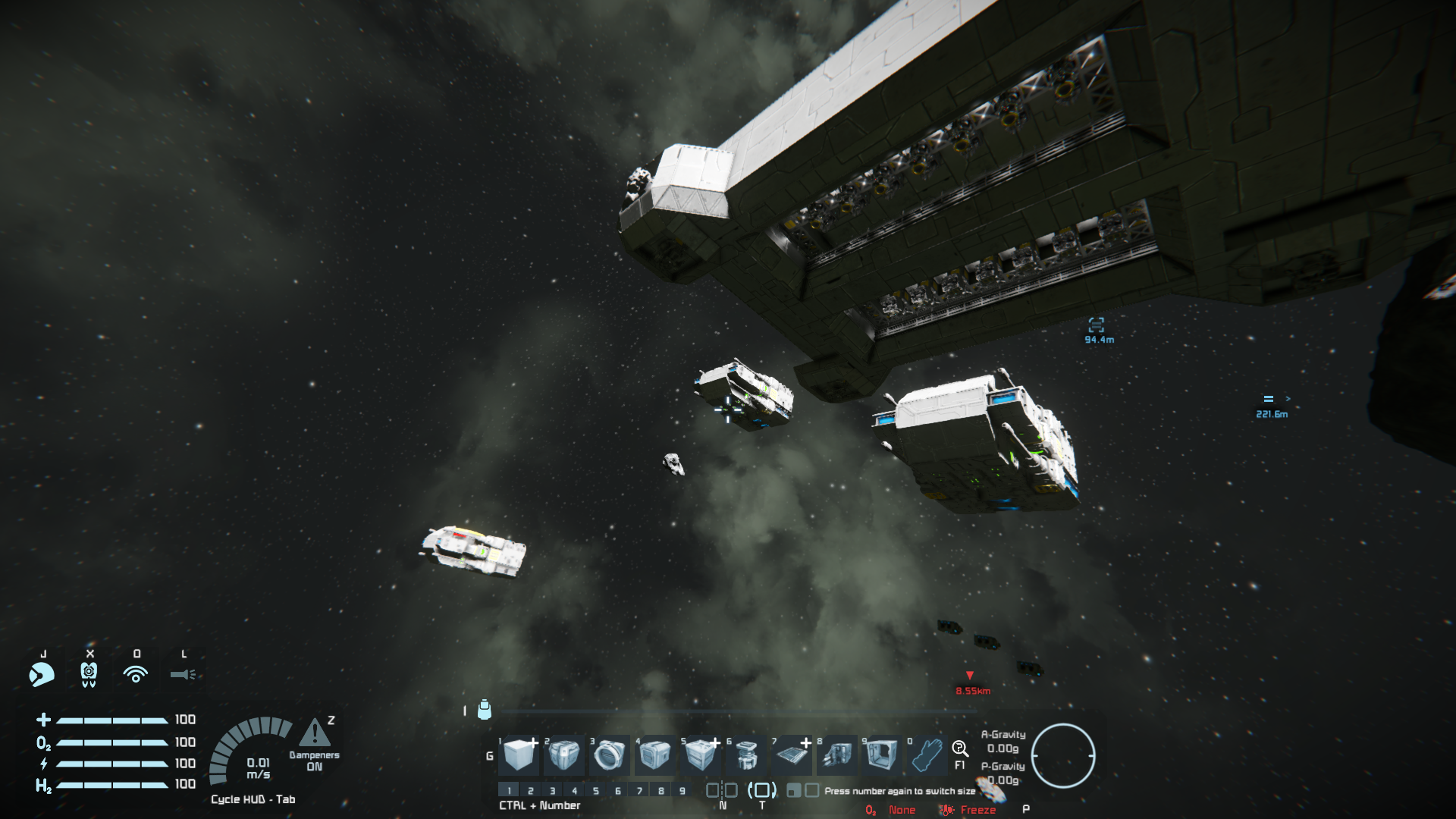Pick the round window block in slot 3
Screen dimensions: 1456x819
tap(610, 755)
